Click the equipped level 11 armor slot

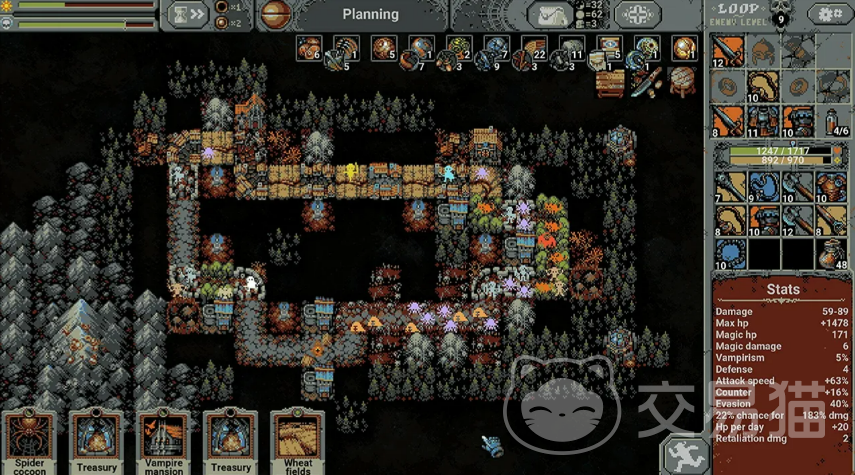point(764,120)
